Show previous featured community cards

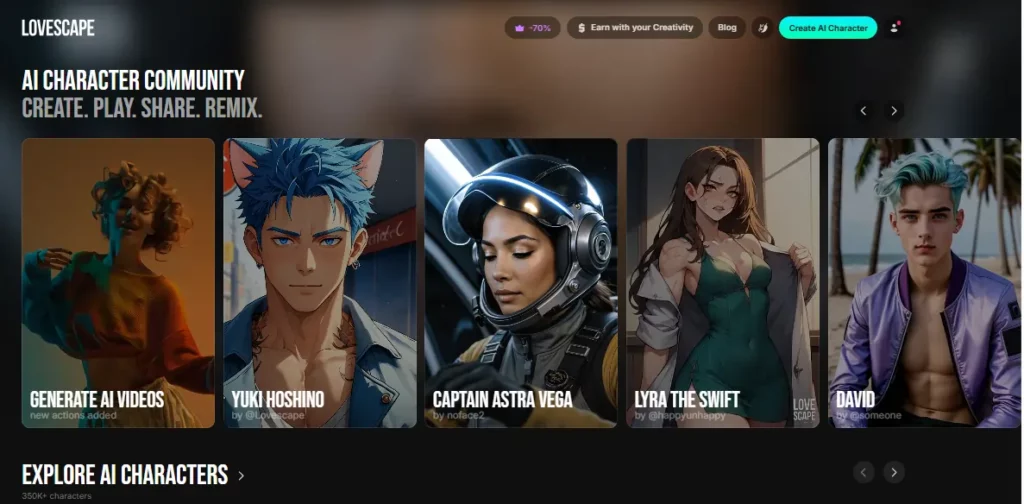(864, 111)
